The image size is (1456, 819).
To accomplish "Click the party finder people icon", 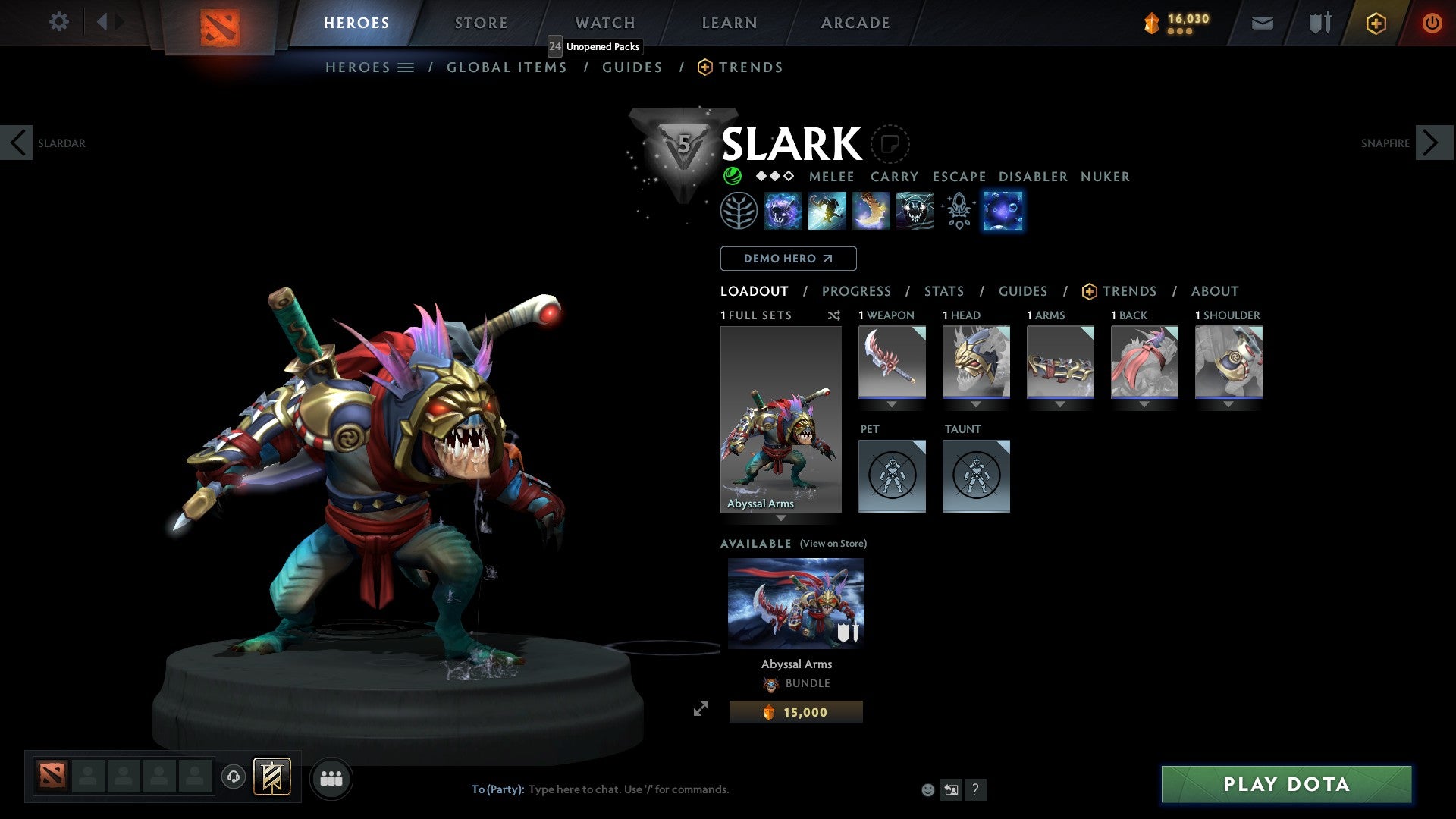I will click(331, 778).
